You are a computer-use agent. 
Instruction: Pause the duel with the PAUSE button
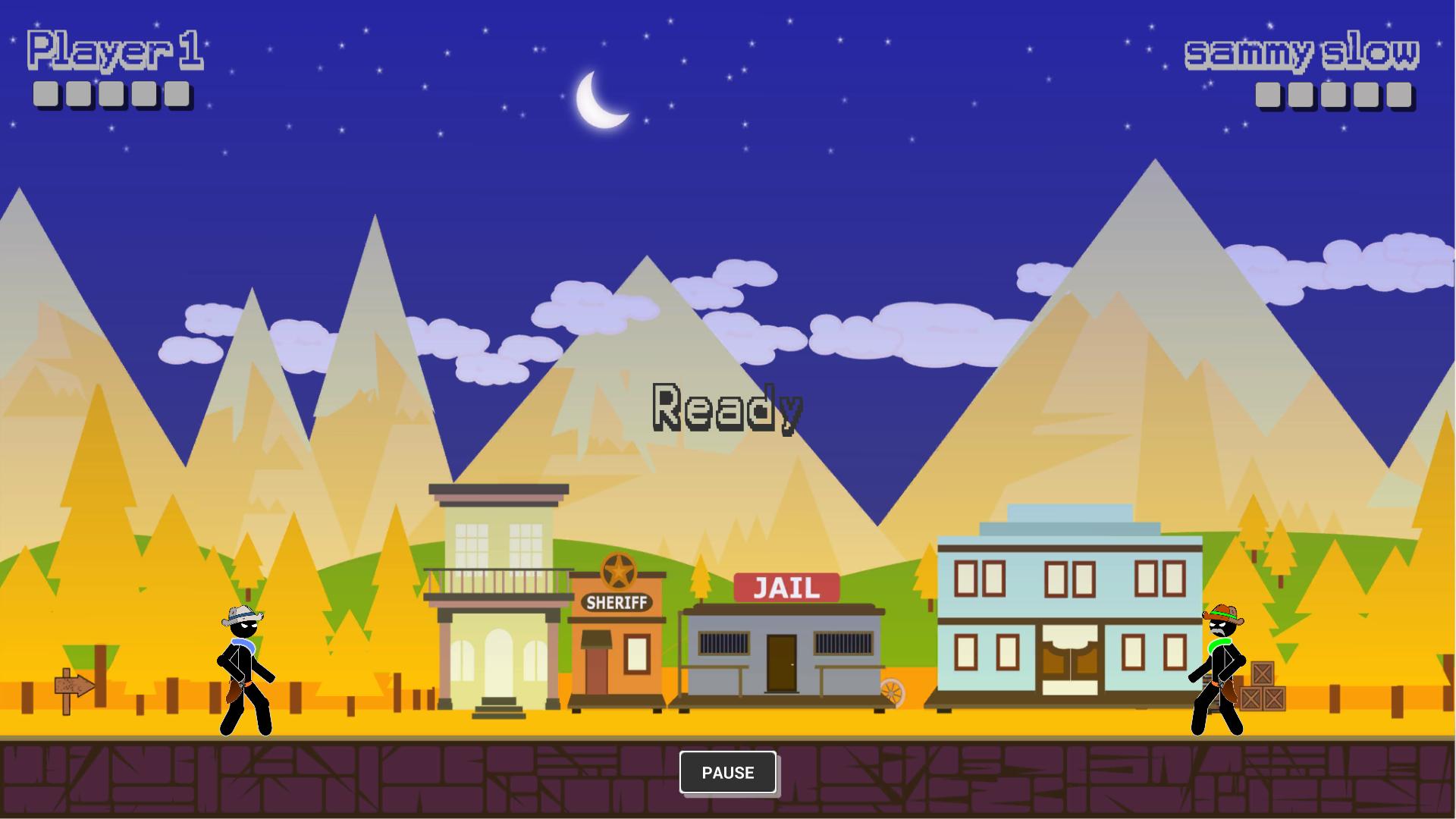click(x=727, y=772)
